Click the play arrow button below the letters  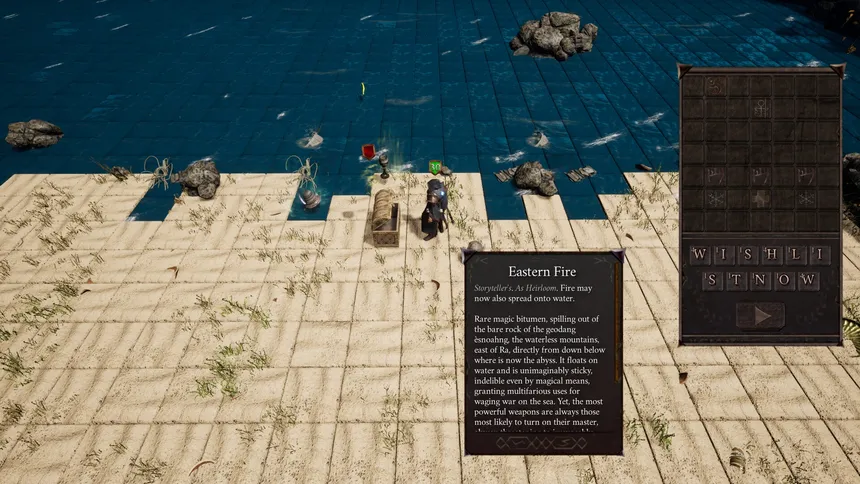tap(760, 315)
